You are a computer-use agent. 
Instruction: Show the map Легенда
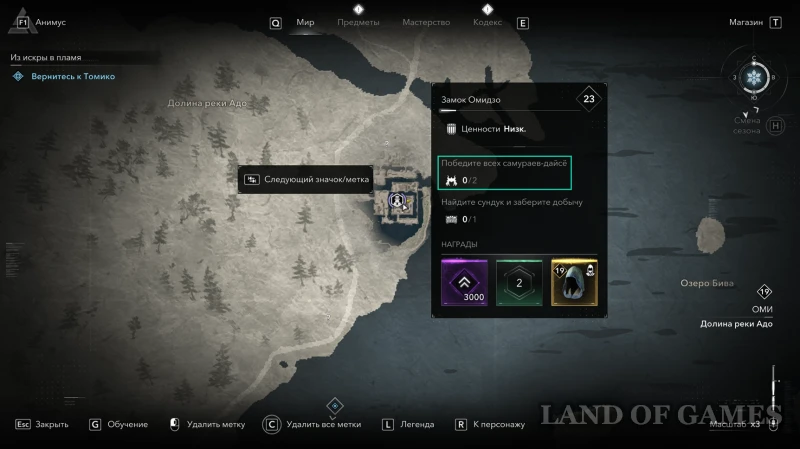[417, 424]
